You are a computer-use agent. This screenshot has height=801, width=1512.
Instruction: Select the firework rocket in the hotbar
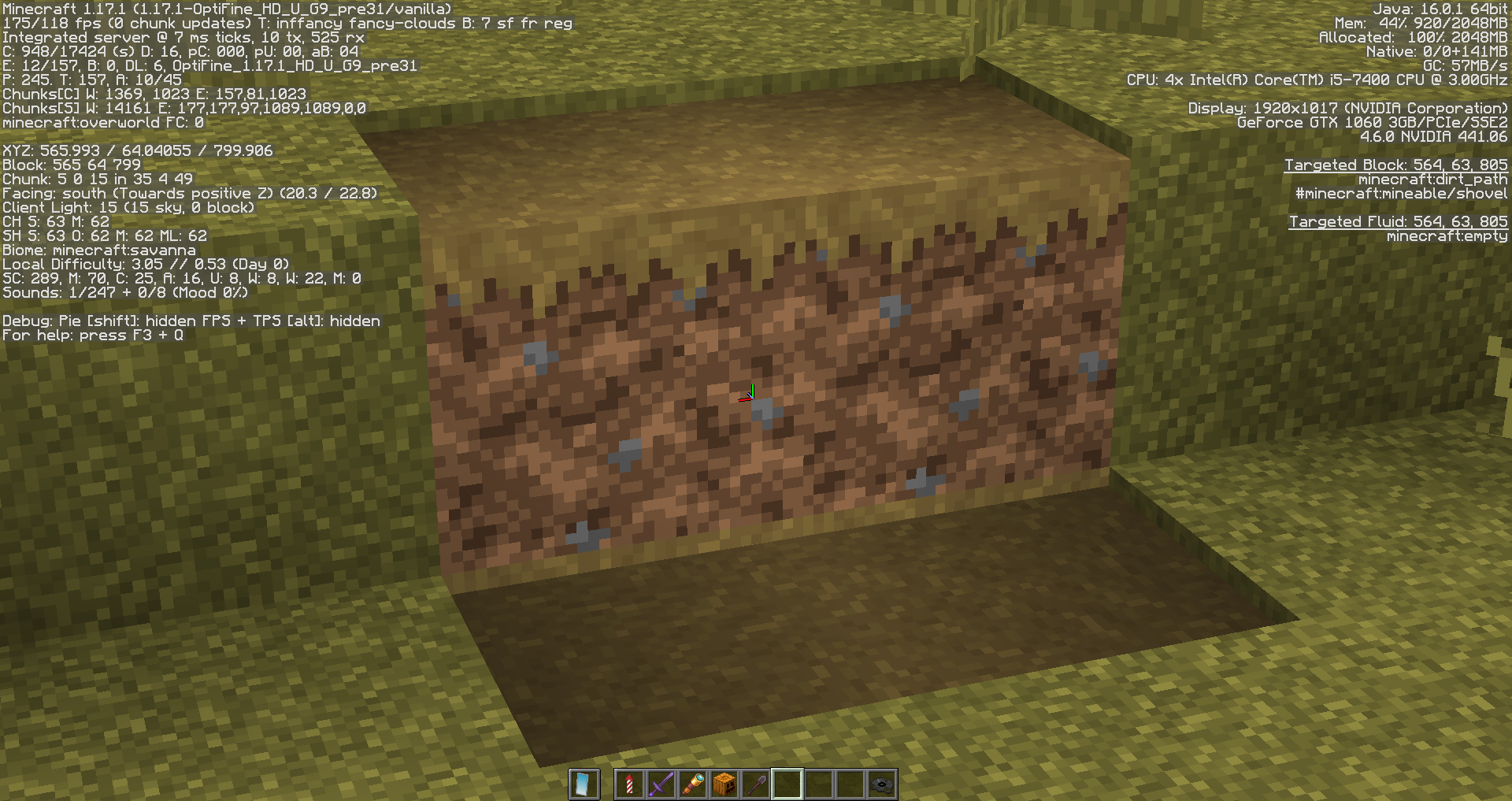[x=630, y=782]
